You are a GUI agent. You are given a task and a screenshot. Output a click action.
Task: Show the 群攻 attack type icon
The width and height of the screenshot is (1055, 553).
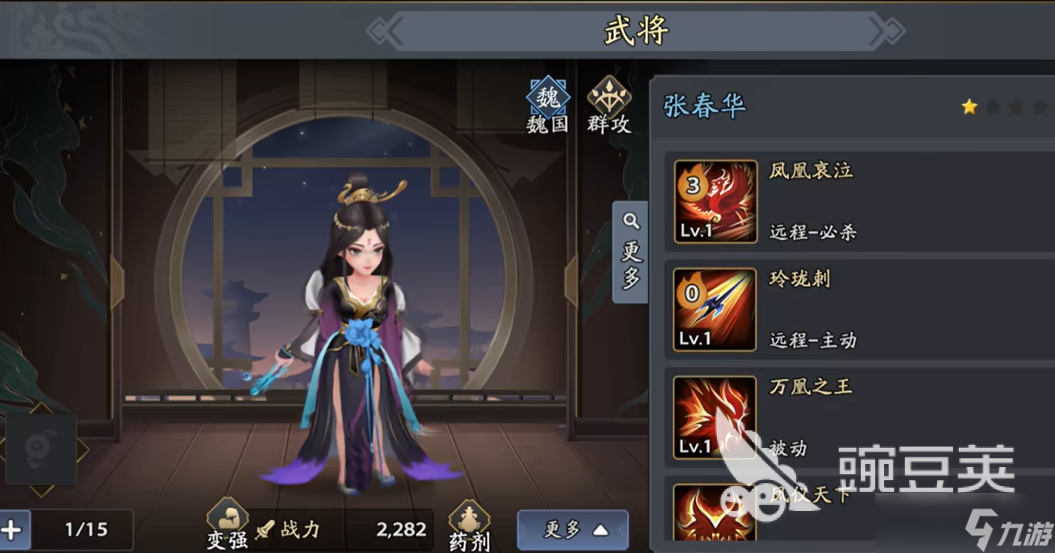click(x=608, y=106)
